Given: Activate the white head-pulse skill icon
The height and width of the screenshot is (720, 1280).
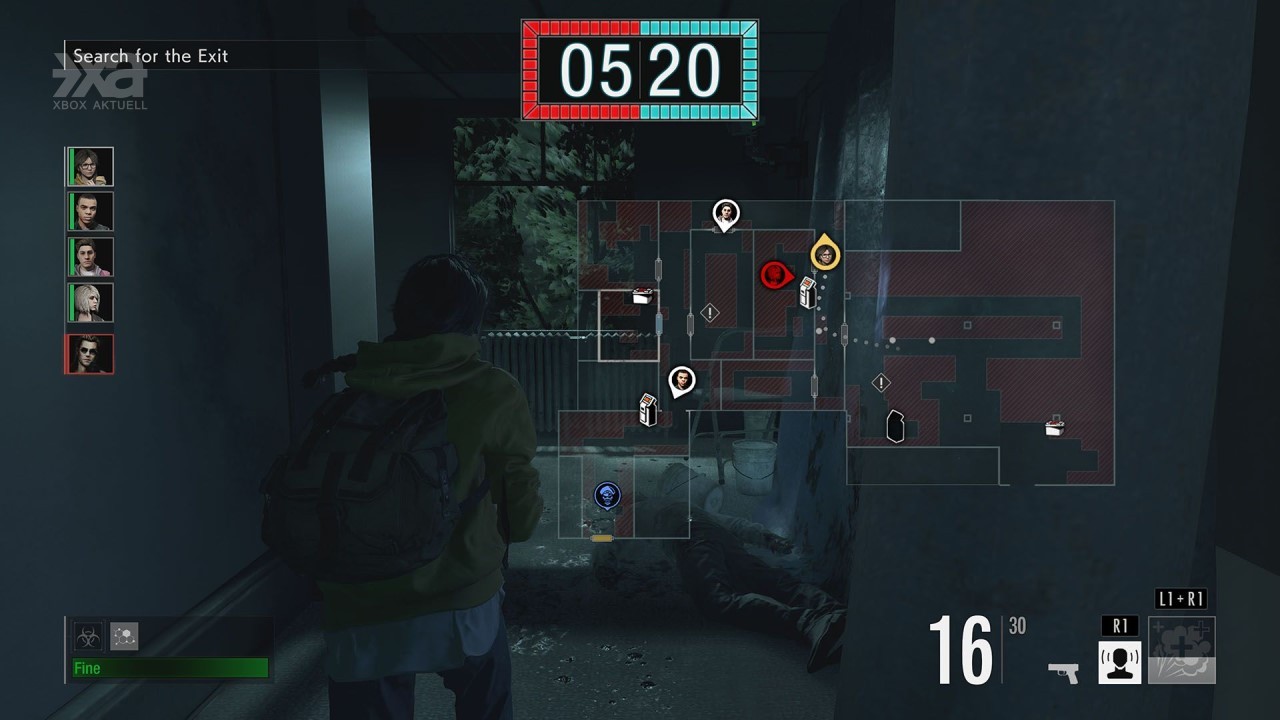Looking at the screenshot, I should (x=1120, y=662).
